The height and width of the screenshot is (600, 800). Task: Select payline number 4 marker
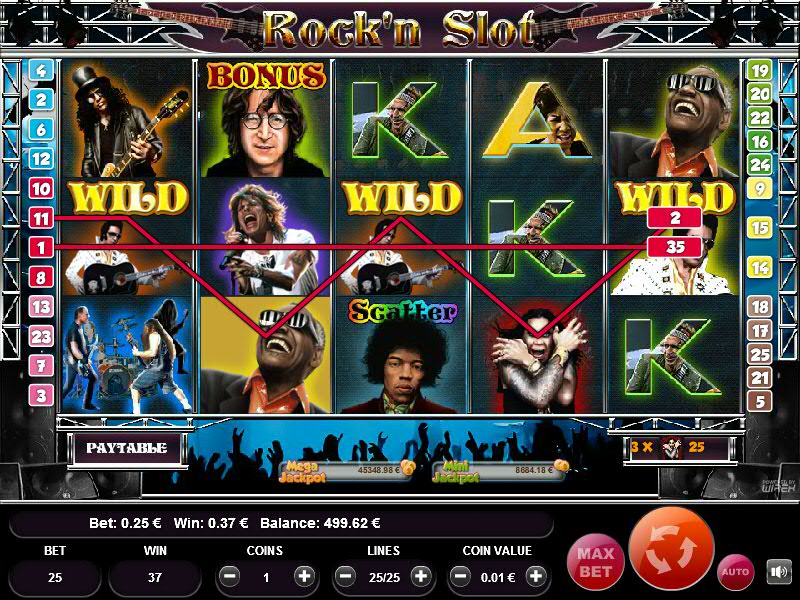tap(41, 71)
